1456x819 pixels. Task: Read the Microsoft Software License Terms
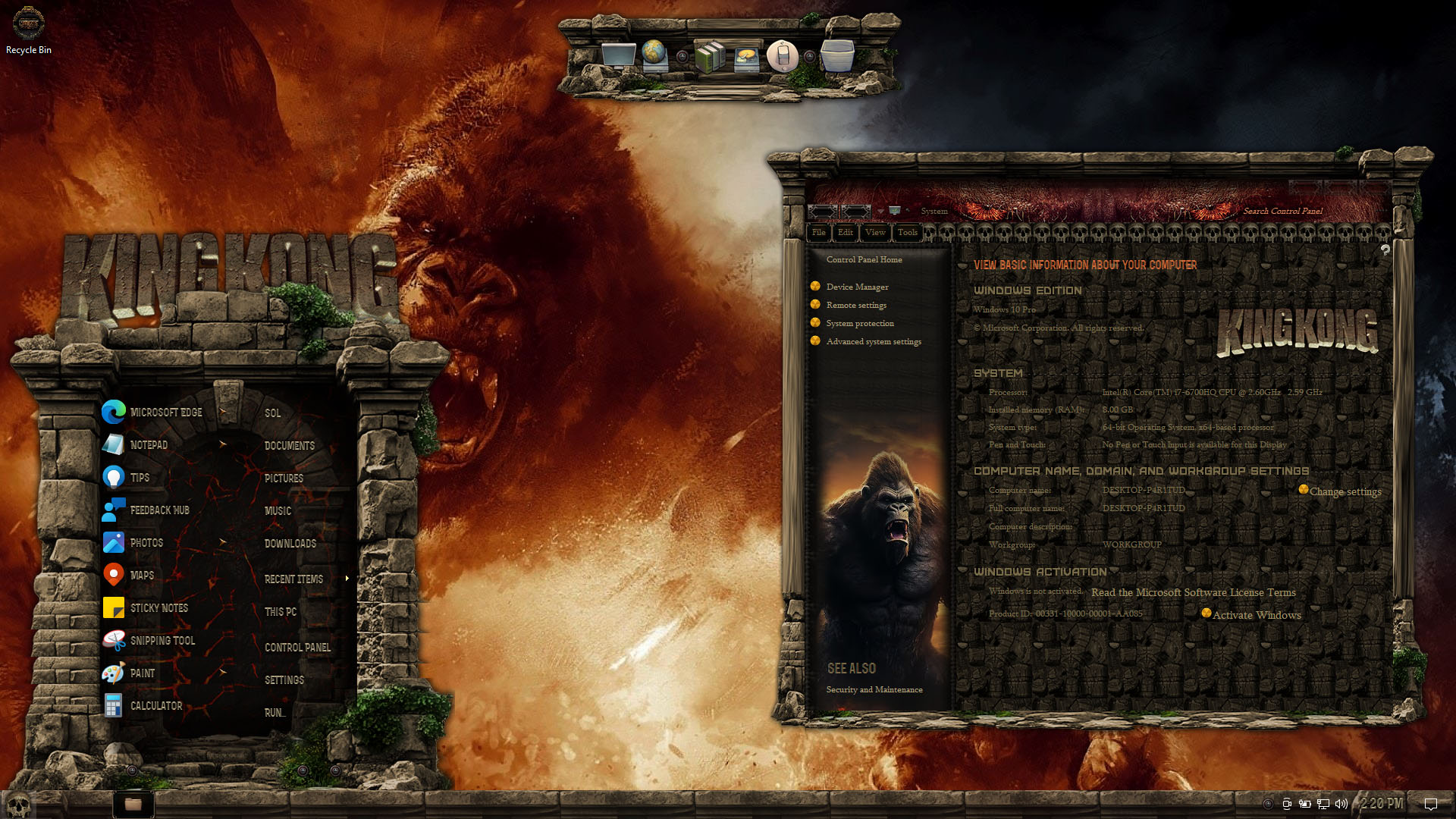[x=1193, y=592]
